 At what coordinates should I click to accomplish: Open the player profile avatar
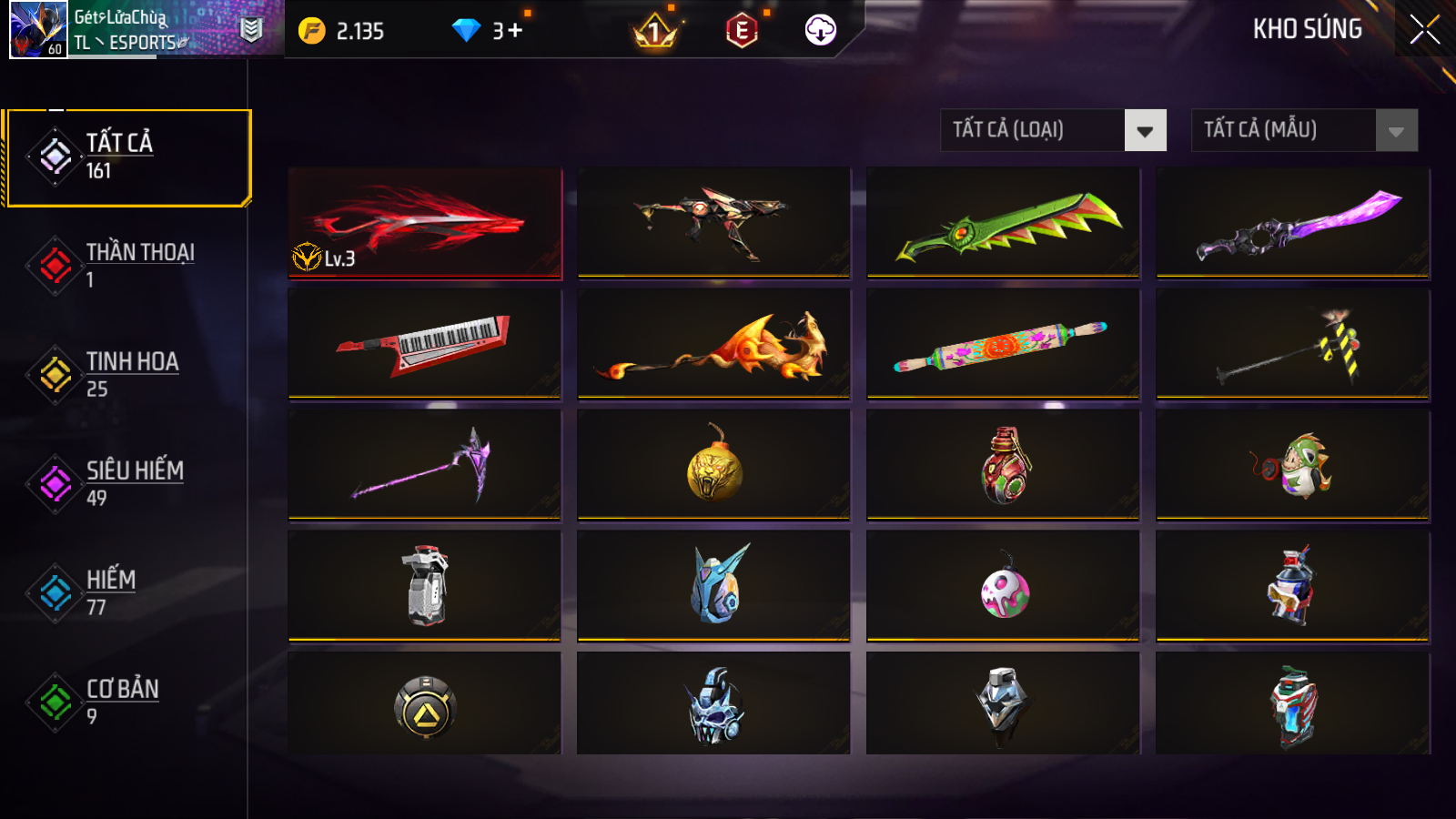(x=38, y=30)
